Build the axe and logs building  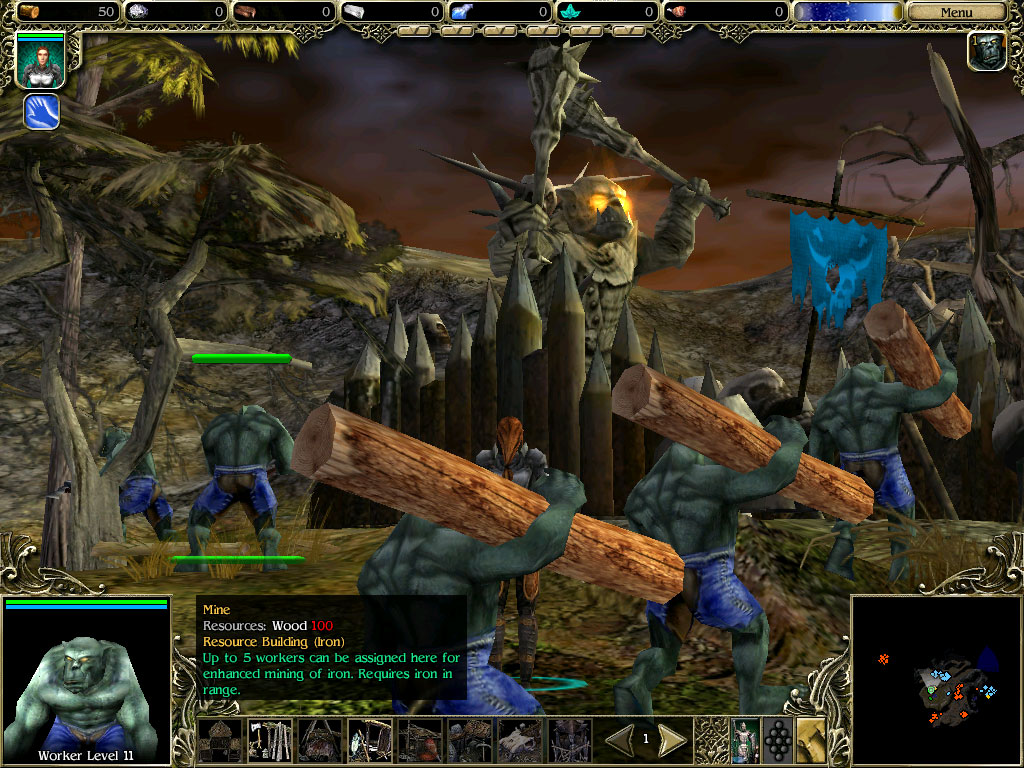[x=270, y=741]
